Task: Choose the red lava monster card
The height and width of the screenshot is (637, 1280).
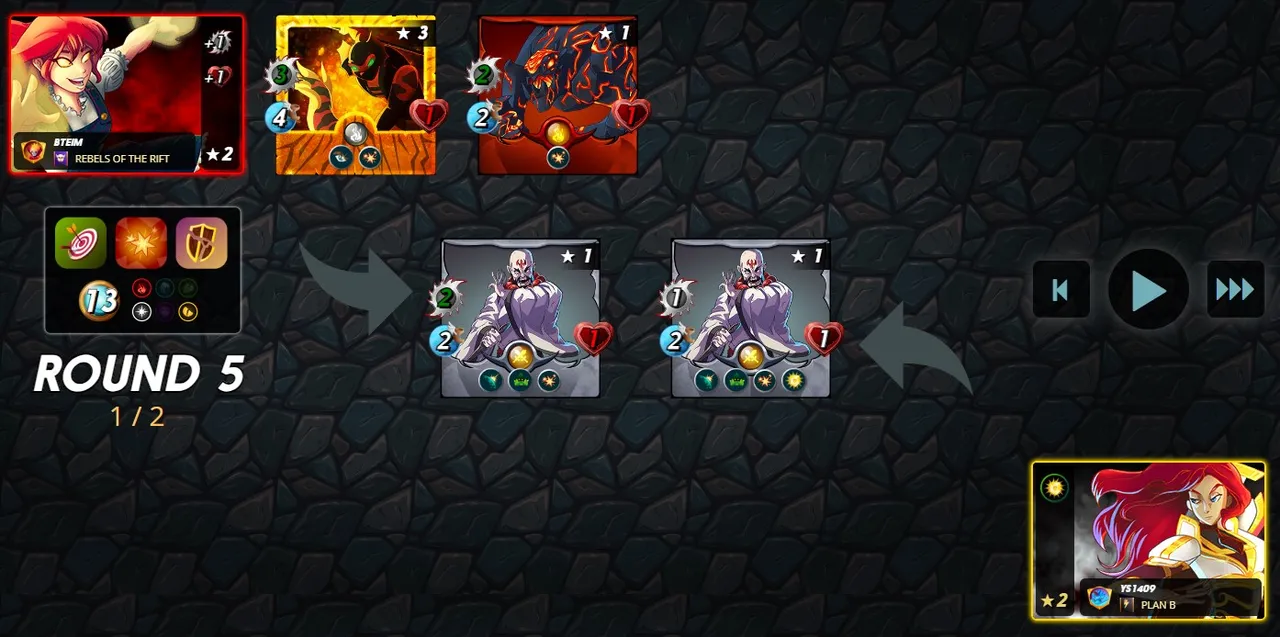Action: [558, 95]
